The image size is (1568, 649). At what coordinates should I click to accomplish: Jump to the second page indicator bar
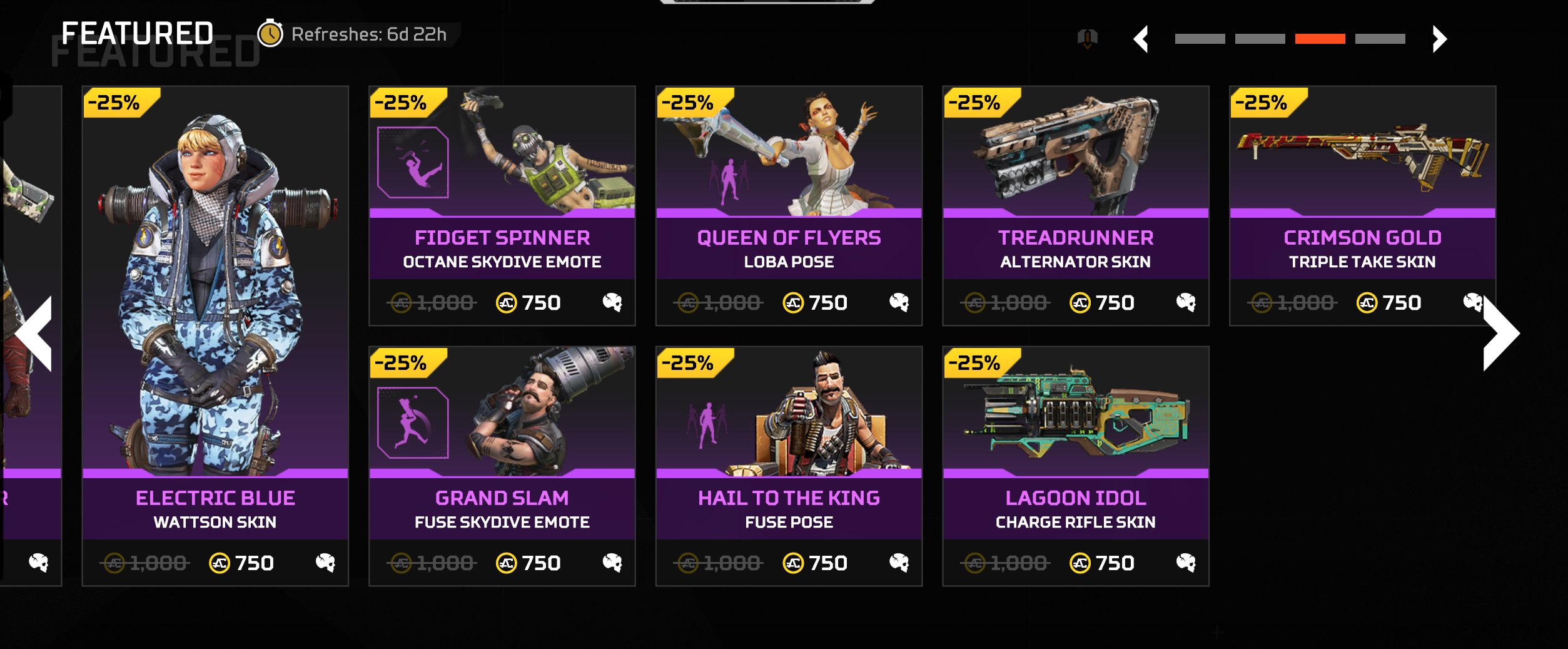[x=1260, y=39]
